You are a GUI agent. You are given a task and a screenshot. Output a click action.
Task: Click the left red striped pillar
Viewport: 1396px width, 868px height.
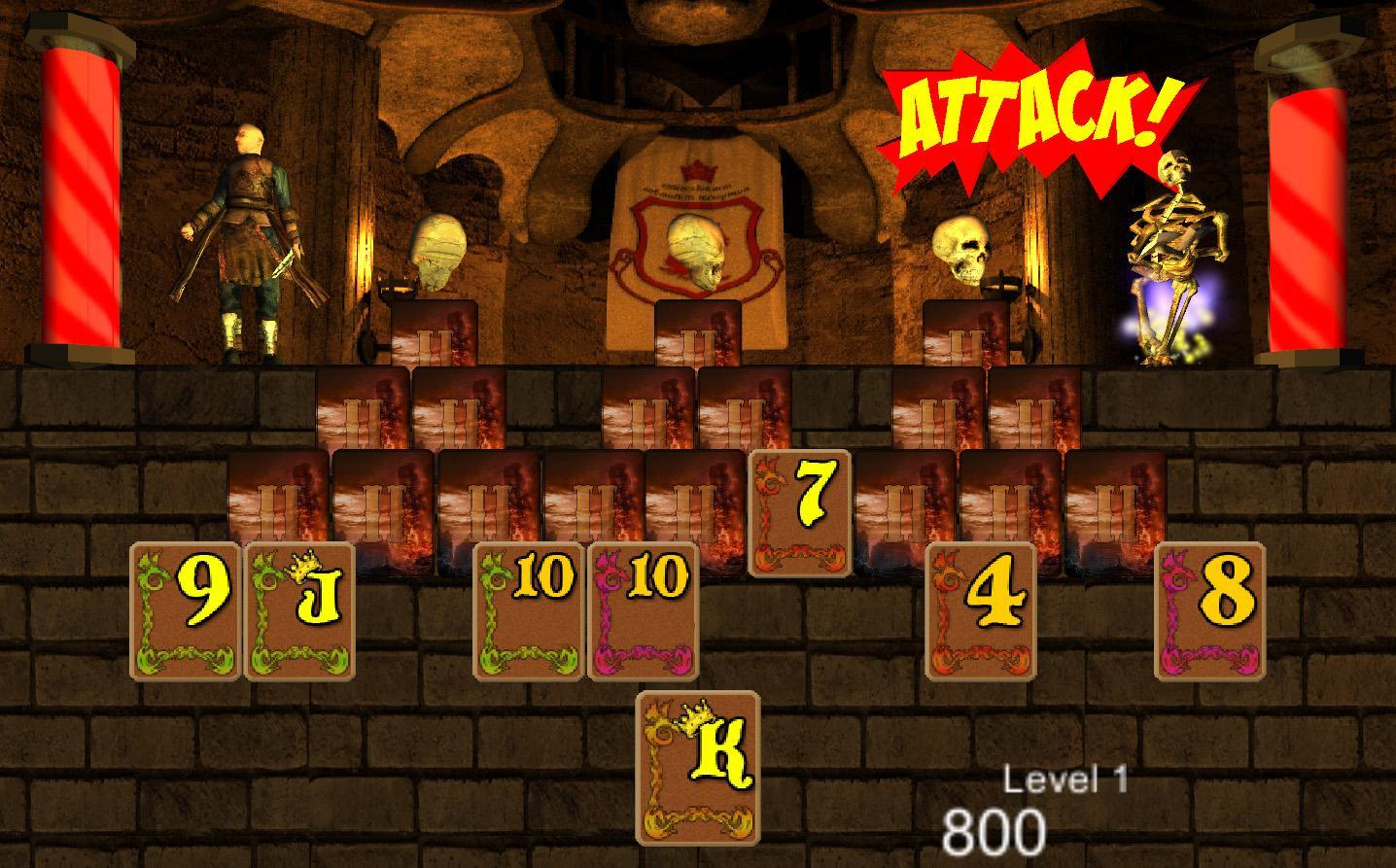coord(83,194)
